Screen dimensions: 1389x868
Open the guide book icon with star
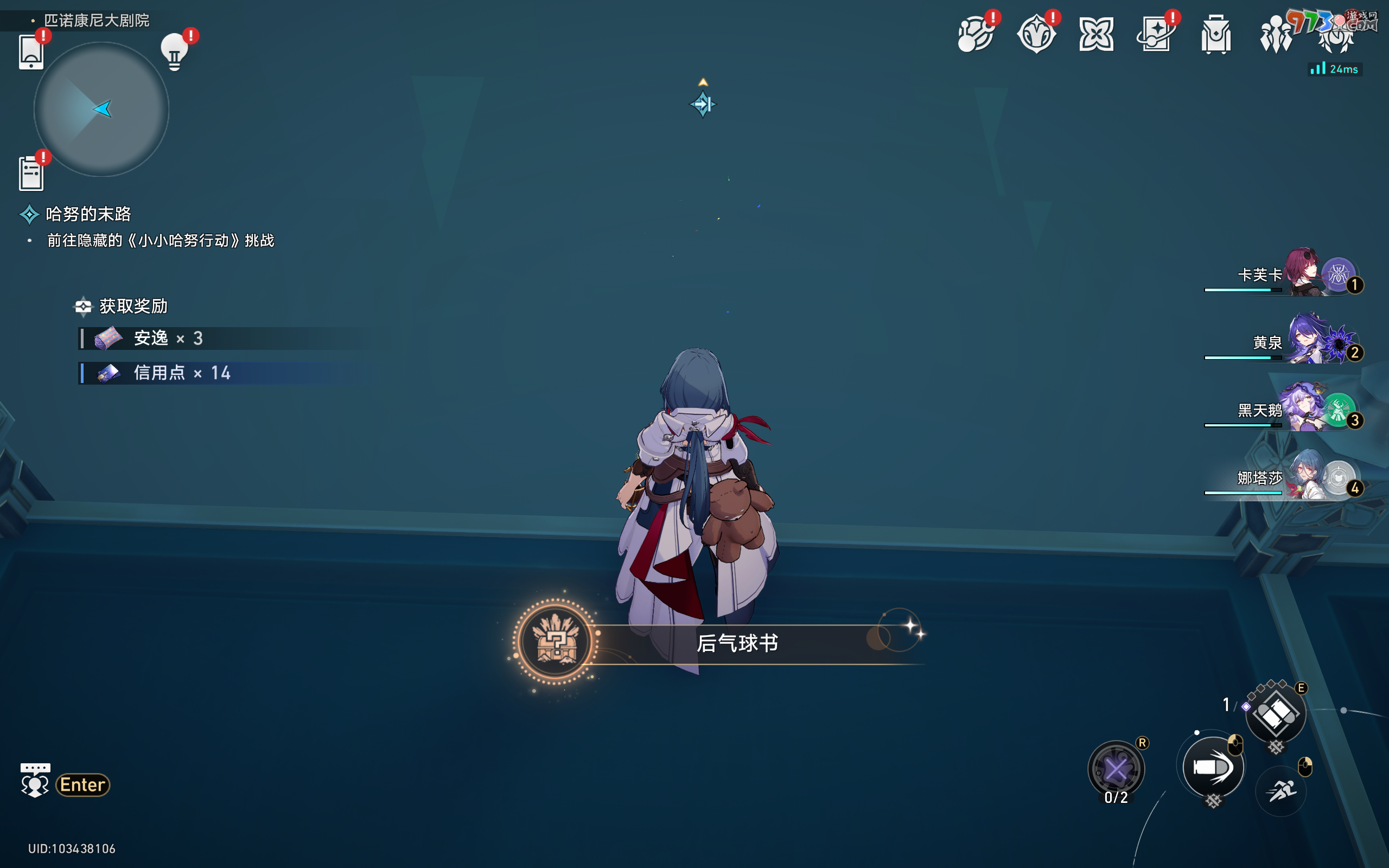[1155, 35]
